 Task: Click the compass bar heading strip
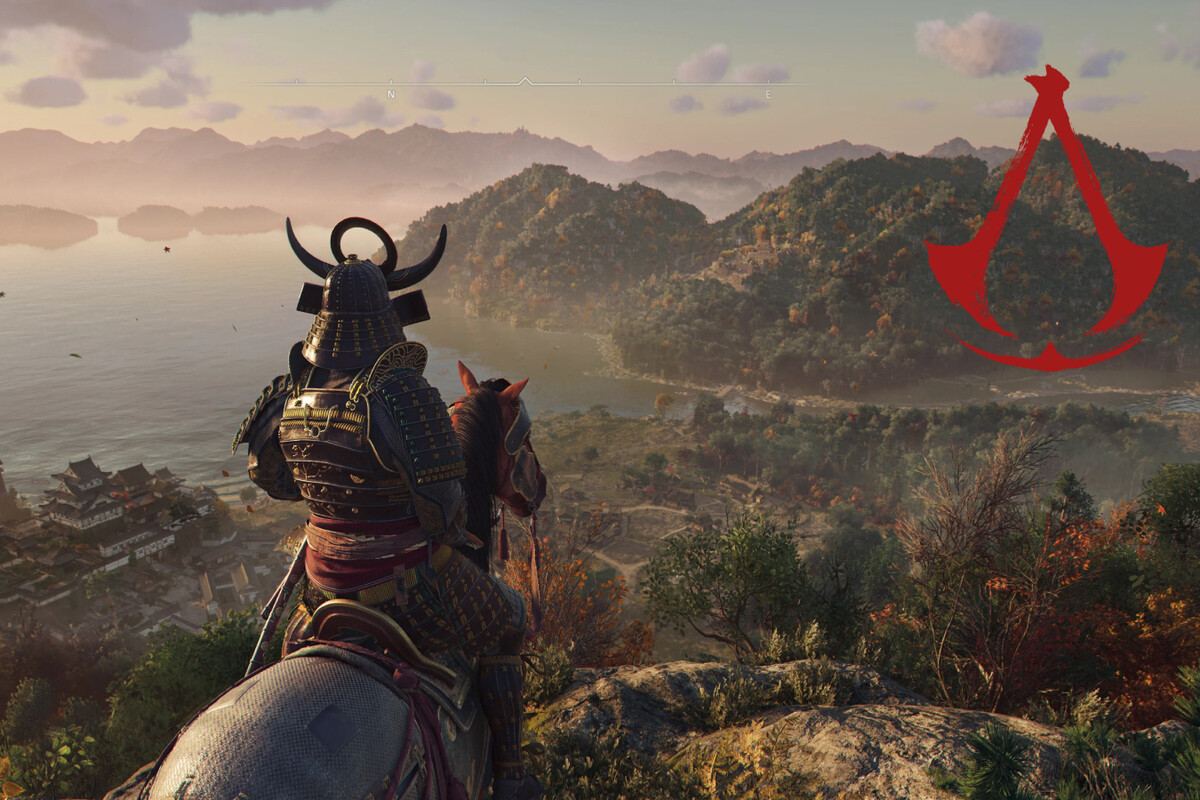click(x=528, y=84)
